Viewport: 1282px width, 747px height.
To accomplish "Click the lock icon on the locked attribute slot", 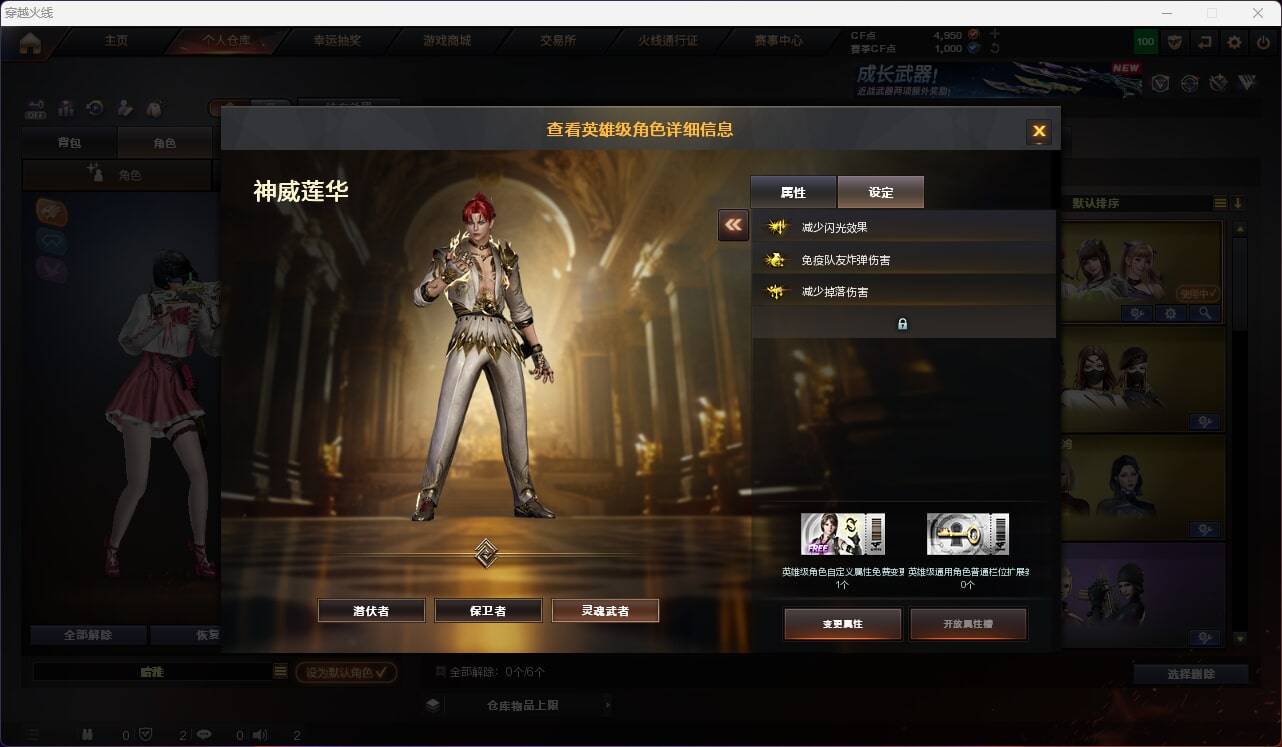I will point(903,323).
